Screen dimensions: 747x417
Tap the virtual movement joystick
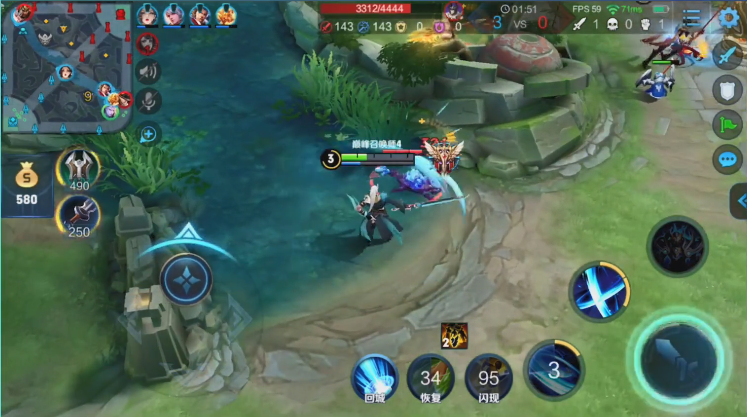point(186,279)
